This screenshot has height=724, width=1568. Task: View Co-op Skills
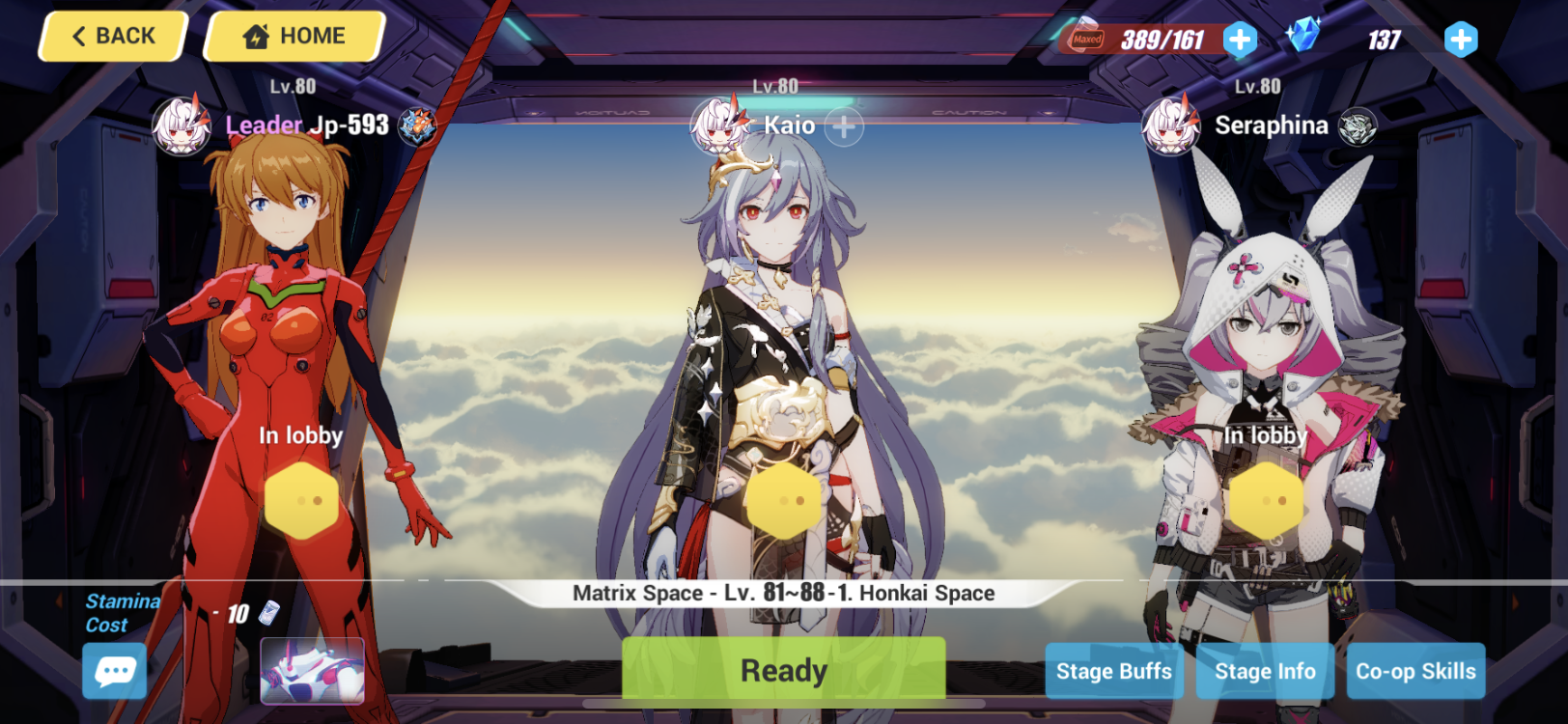click(1415, 671)
